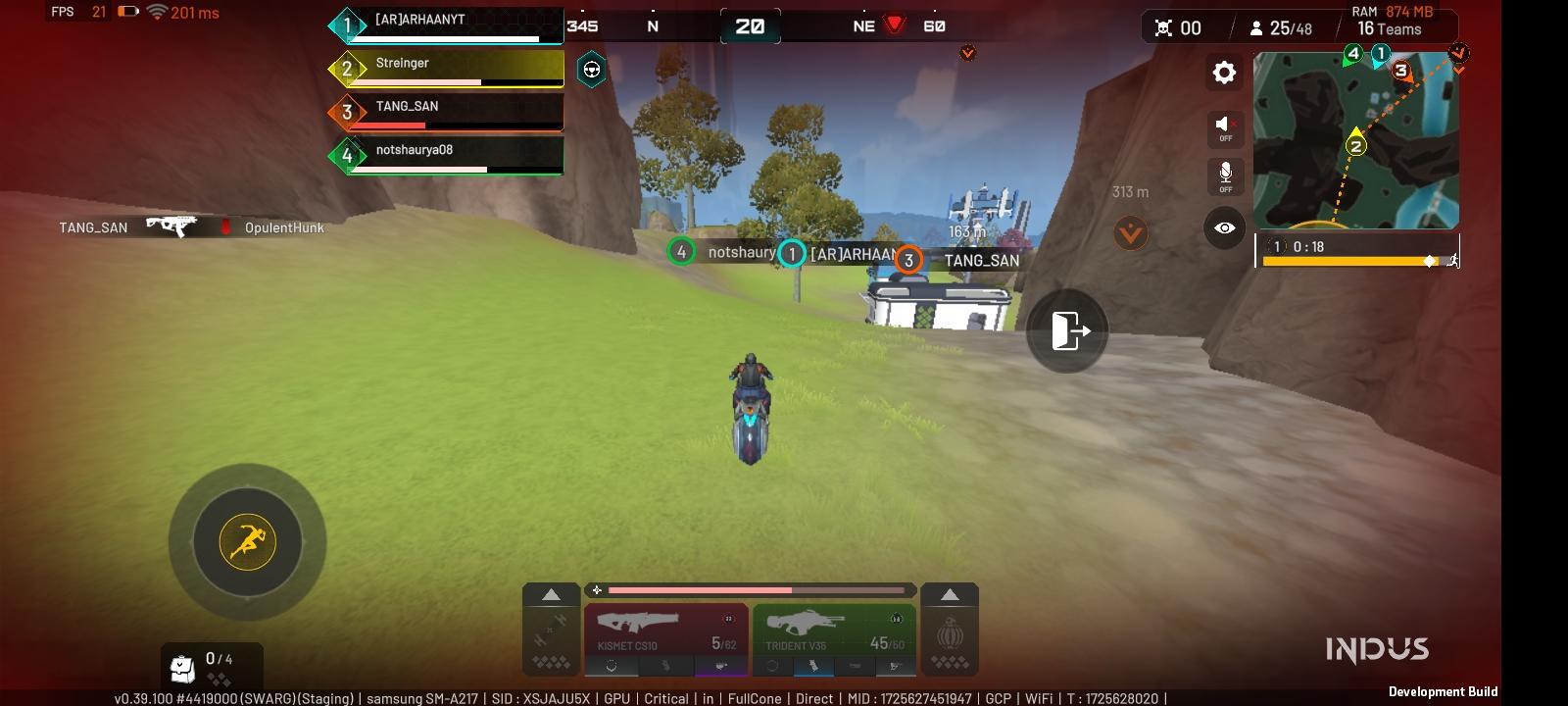Enable the microphone toggle marked OFF
This screenshot has height=706, width=1568.
pyautogui.click(x=1223, y=175)
